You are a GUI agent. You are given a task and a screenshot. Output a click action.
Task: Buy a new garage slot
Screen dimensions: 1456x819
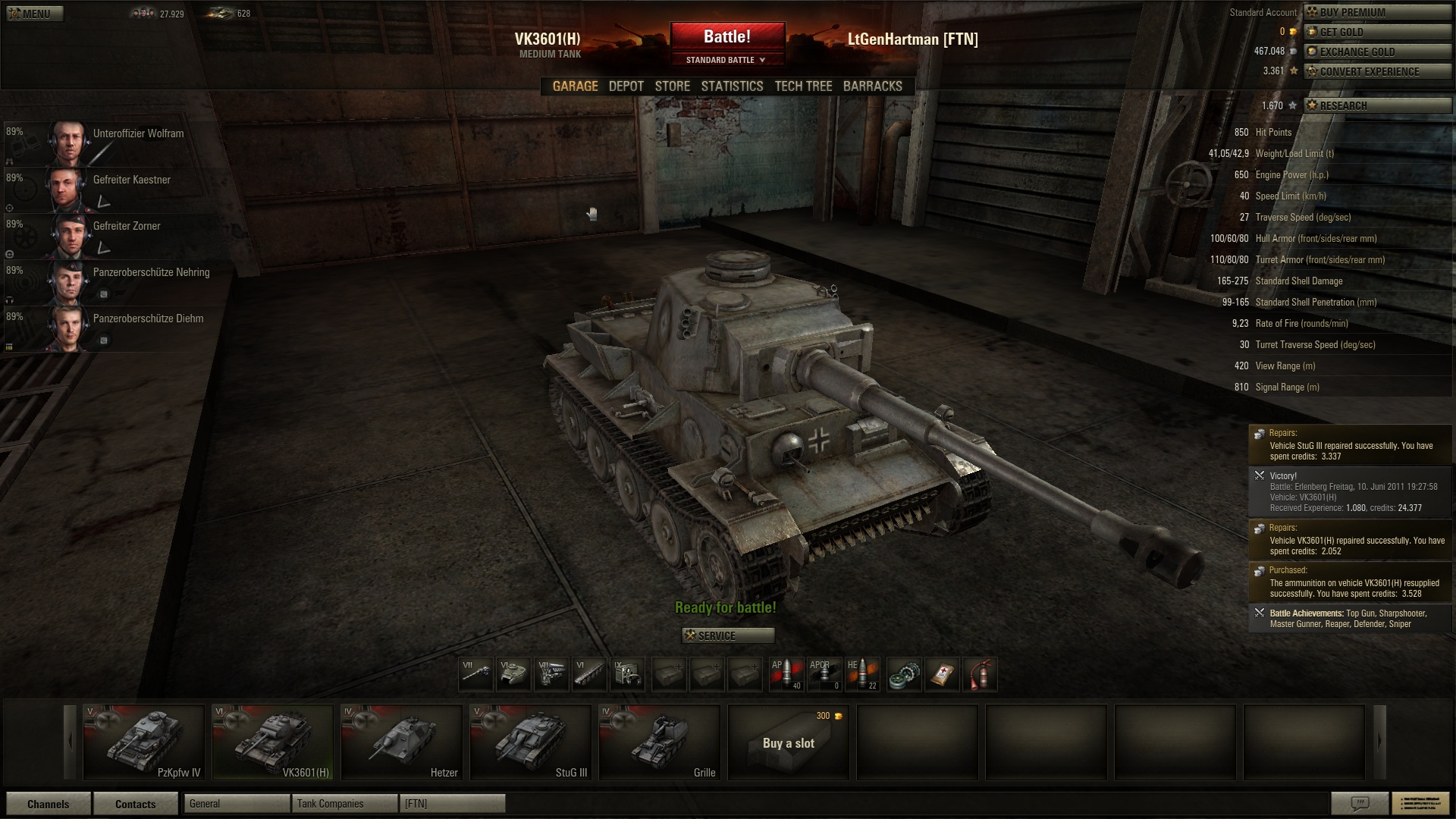(x=788, y=742)
